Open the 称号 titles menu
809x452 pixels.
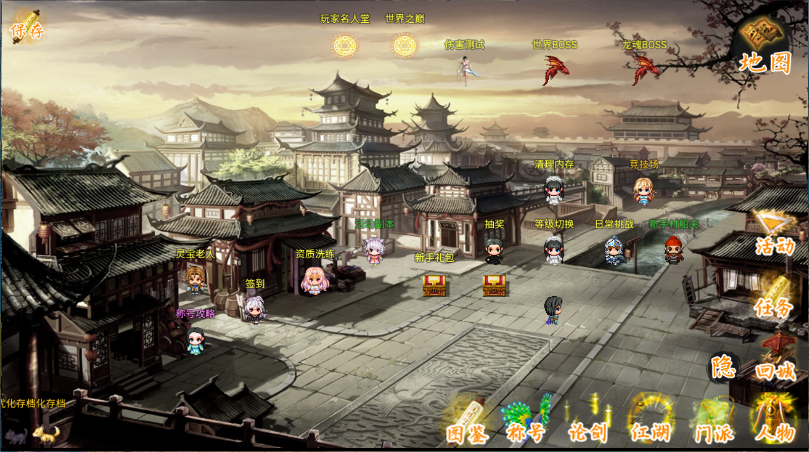pos(526,425)
